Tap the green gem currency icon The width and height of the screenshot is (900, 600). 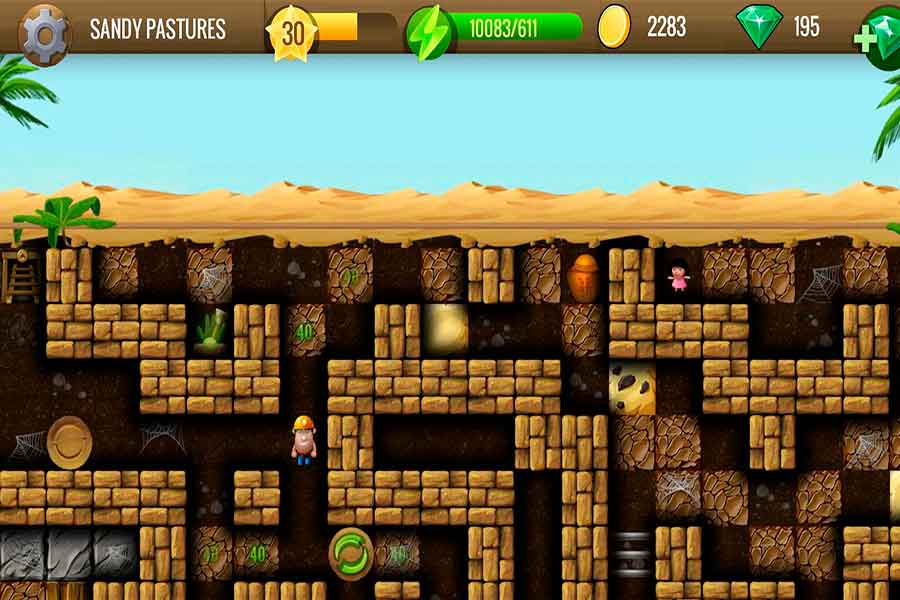click(x=758, y=27)
